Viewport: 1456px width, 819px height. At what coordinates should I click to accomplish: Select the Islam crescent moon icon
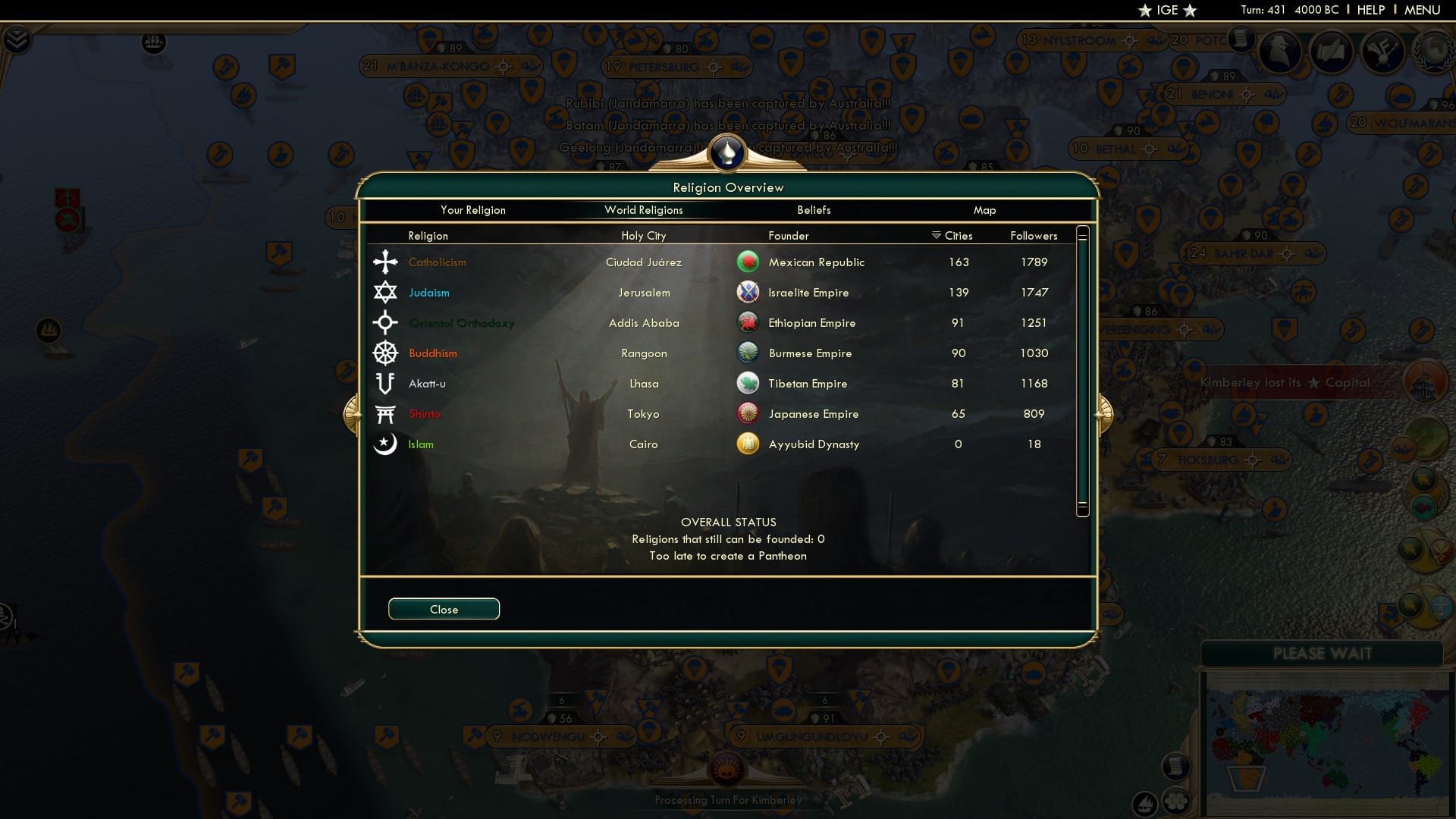pos(385,444)
